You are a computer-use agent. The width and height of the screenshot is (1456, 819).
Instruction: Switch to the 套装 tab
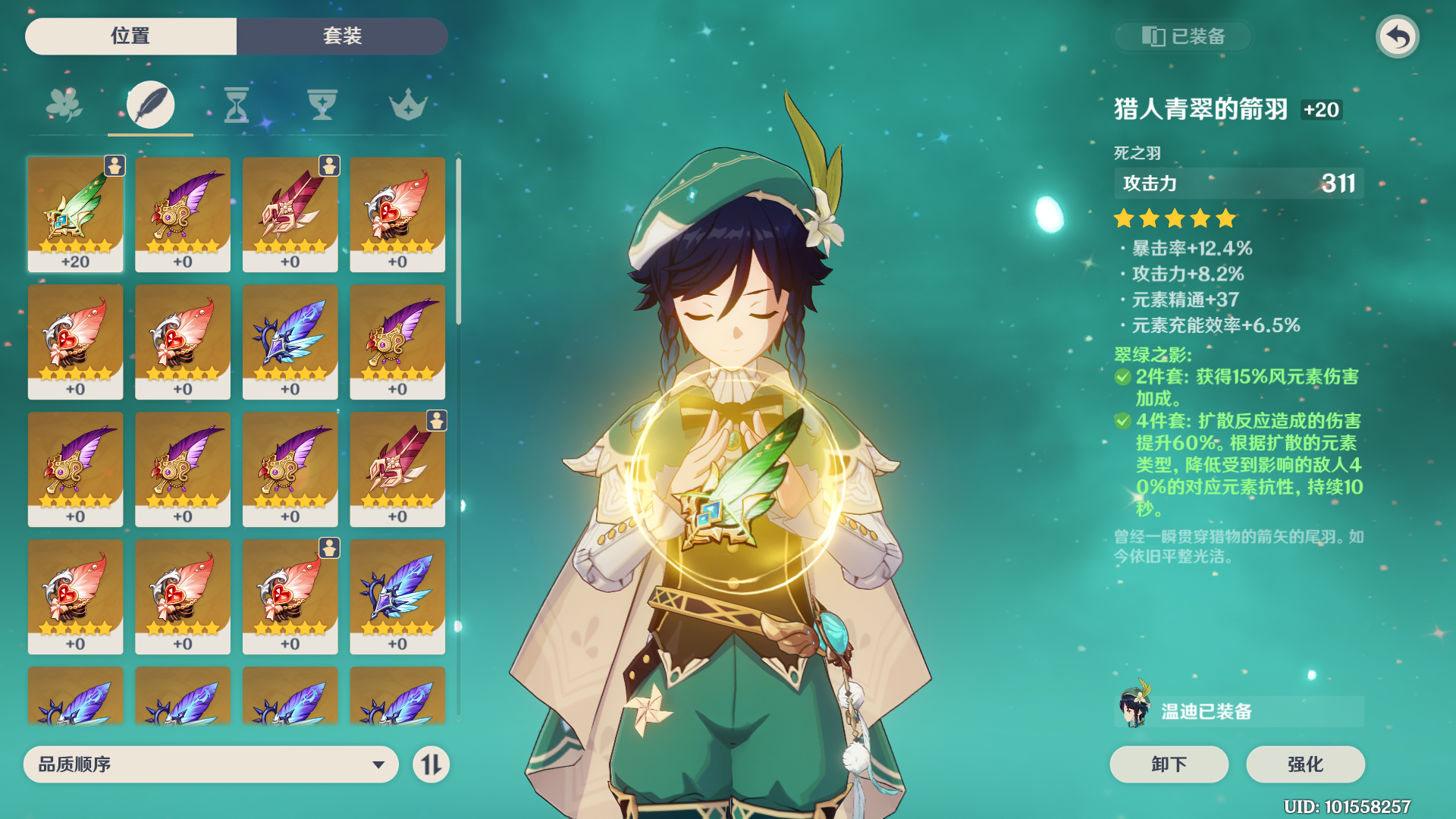(342, 36)
